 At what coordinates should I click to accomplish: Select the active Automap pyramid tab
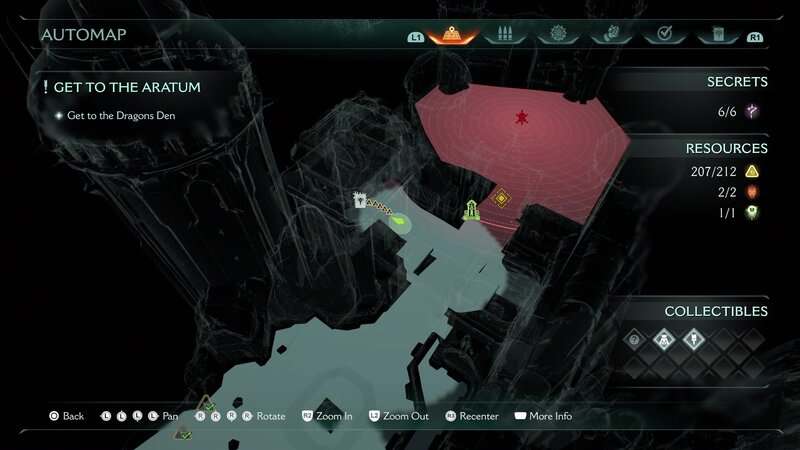451,35
